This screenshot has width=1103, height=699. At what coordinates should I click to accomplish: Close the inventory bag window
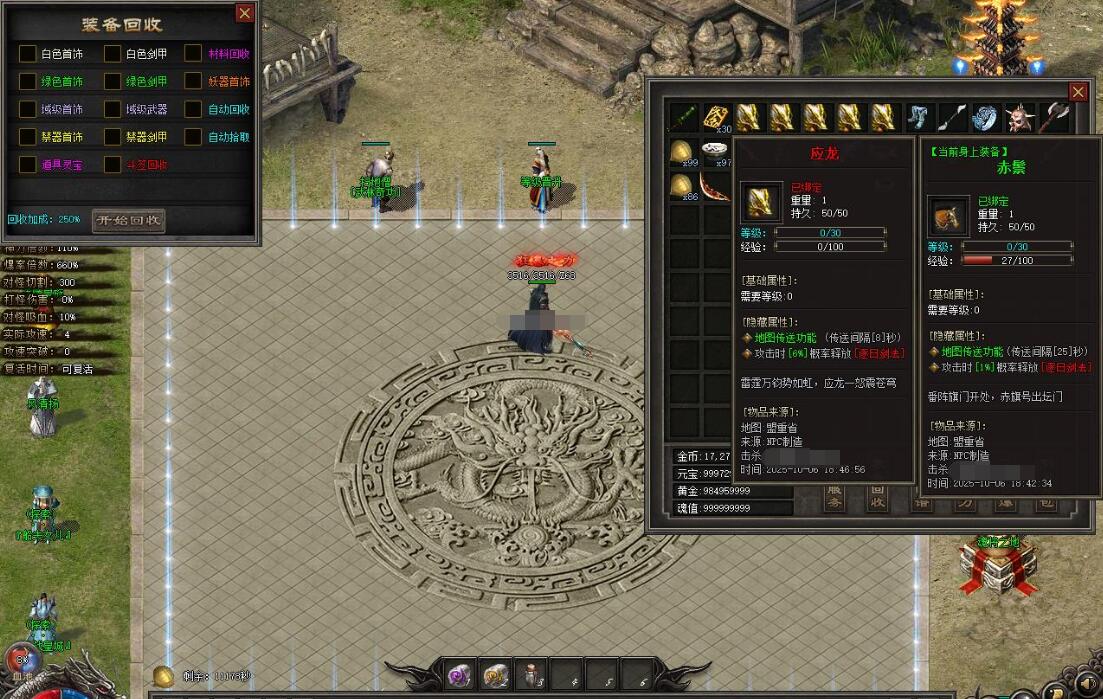[1078, 92]
